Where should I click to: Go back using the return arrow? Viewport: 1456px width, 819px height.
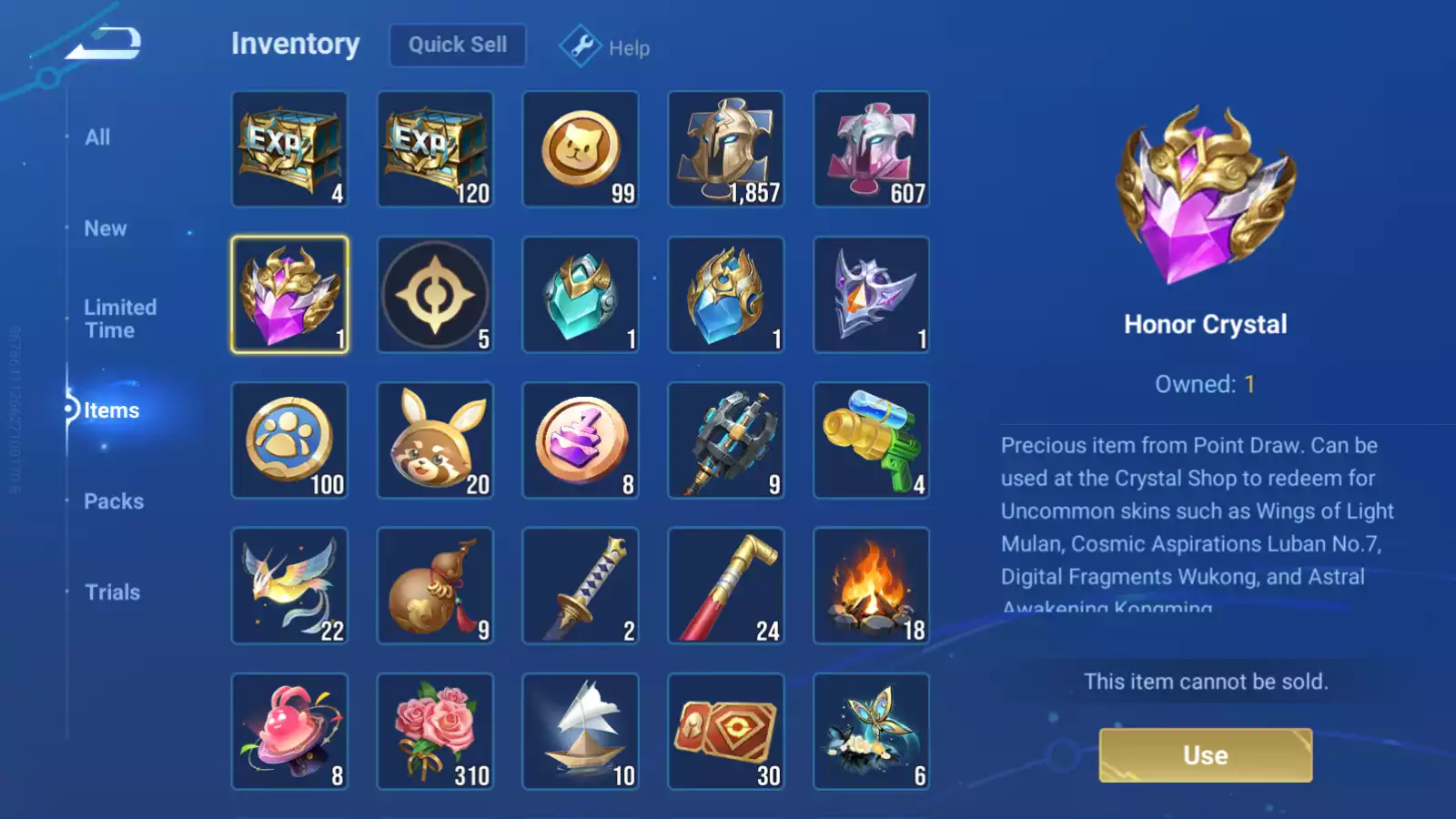pos(105,44)
